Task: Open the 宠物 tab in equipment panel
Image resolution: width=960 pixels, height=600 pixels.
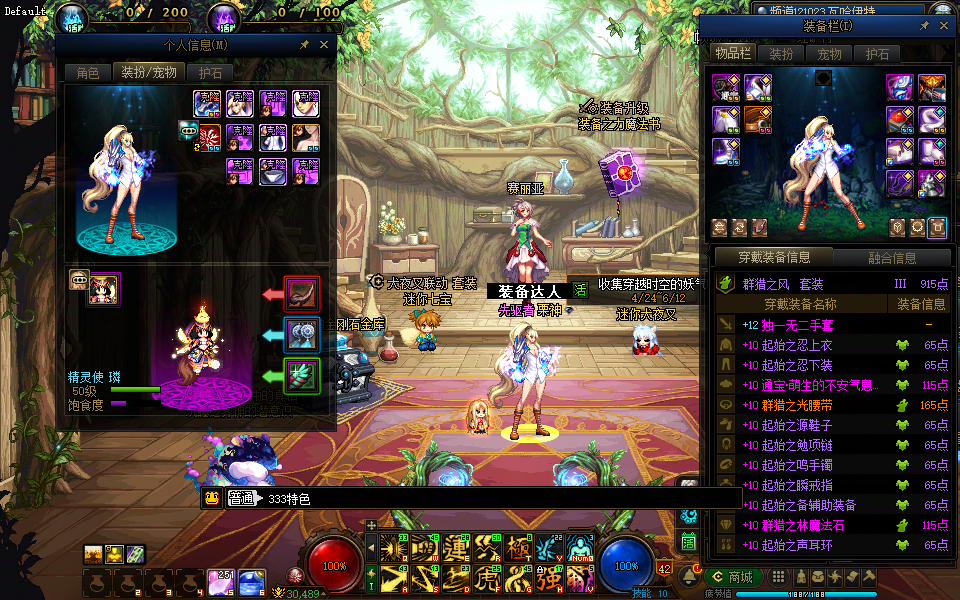Action: [x=829, y=54]
